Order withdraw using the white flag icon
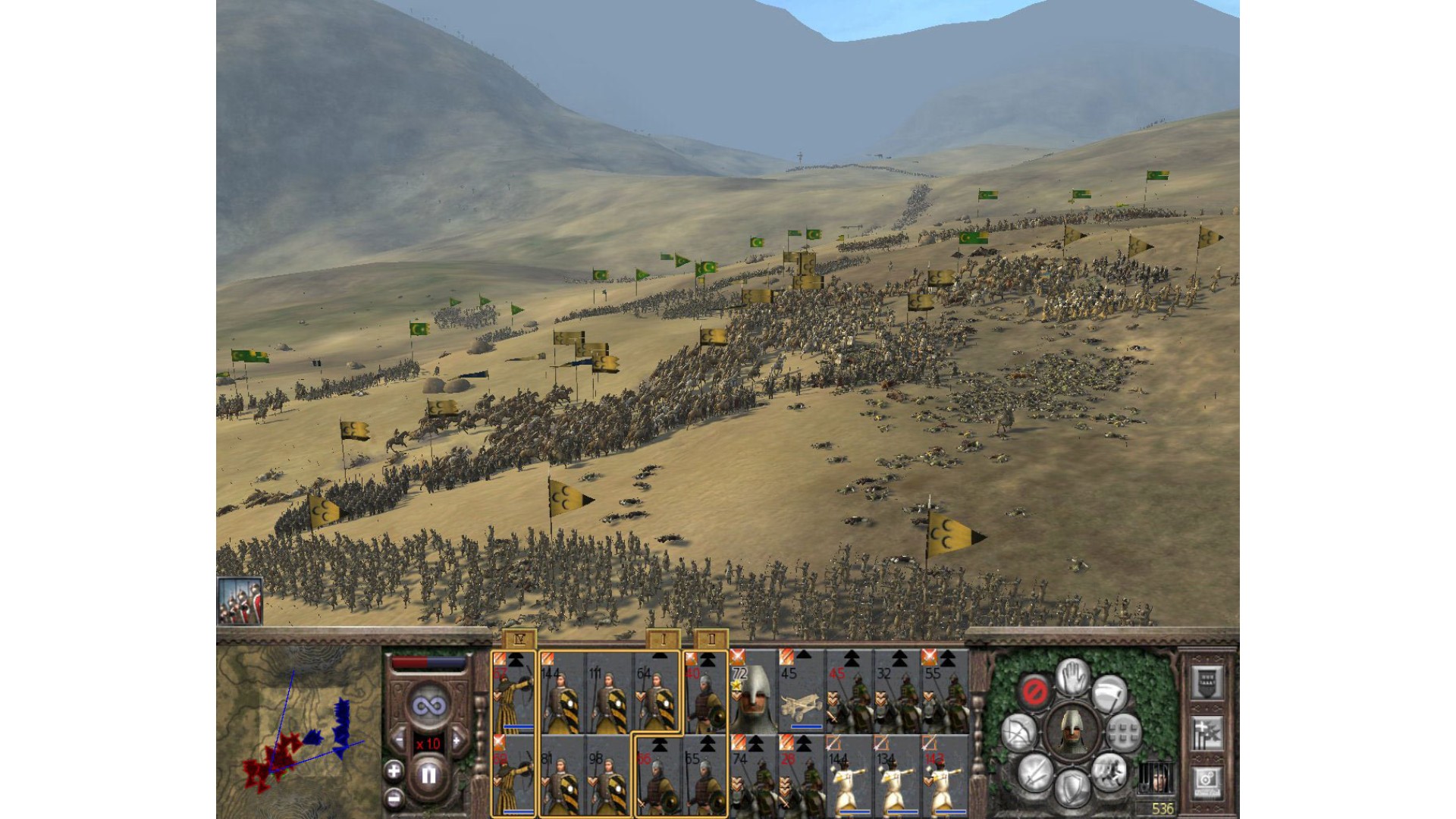 click(x=1110, y=692)
